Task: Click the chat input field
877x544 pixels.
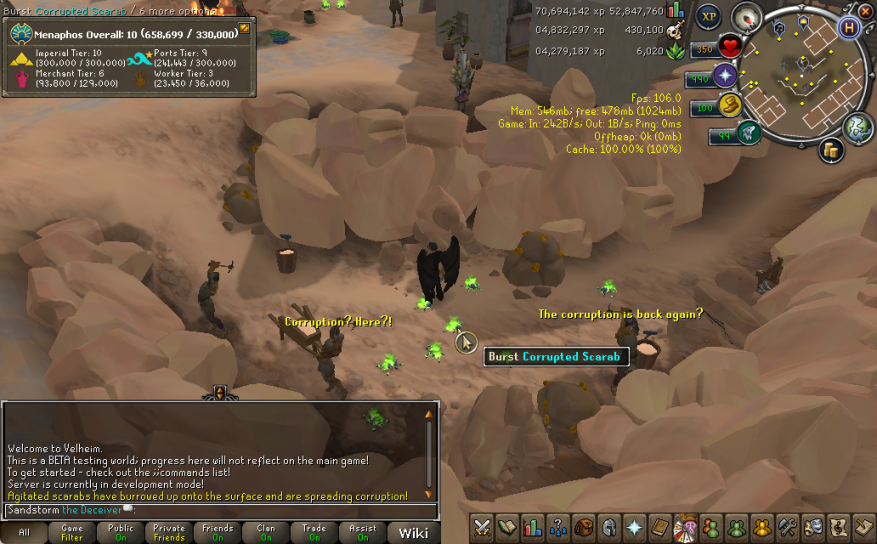Action: click(220, 510)
